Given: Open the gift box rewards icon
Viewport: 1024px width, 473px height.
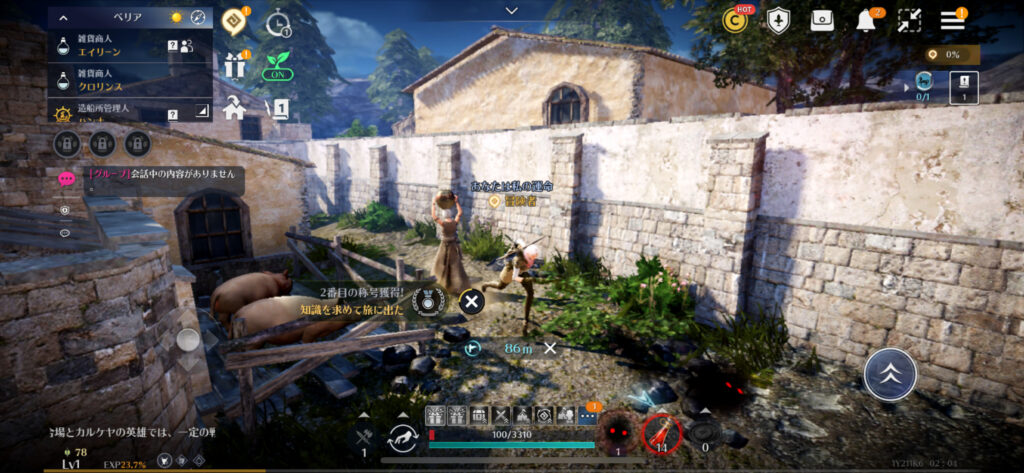Looking at the screenshot, I should 235,64.
